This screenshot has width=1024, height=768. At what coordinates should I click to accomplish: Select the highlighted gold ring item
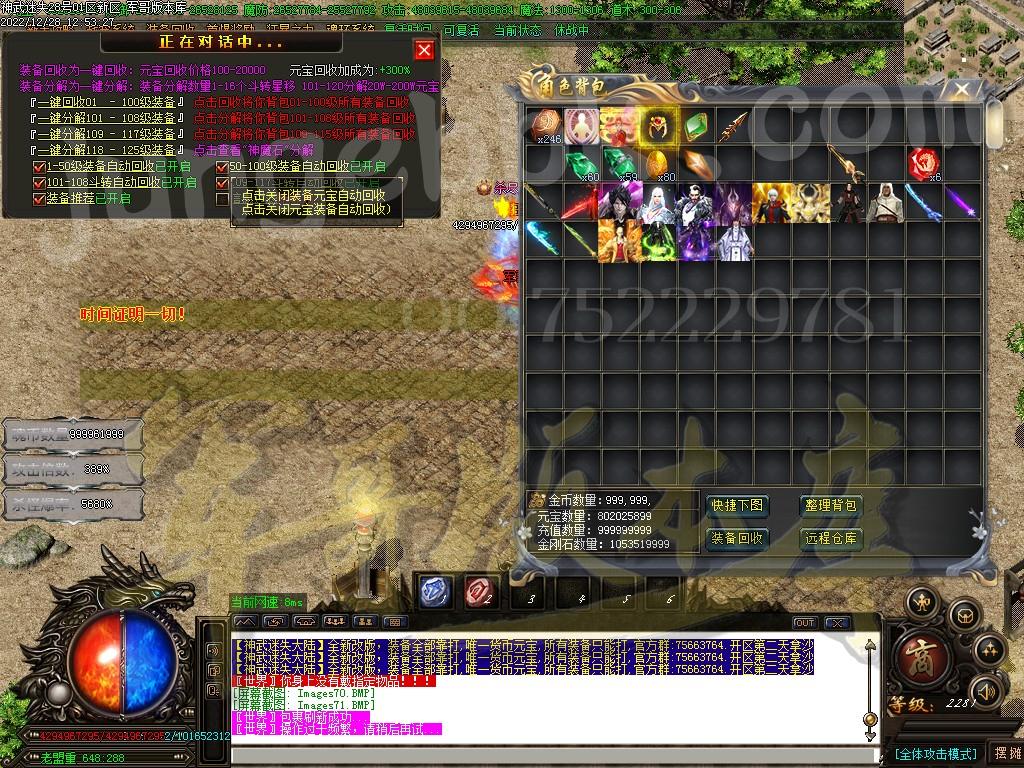[658, 127]
